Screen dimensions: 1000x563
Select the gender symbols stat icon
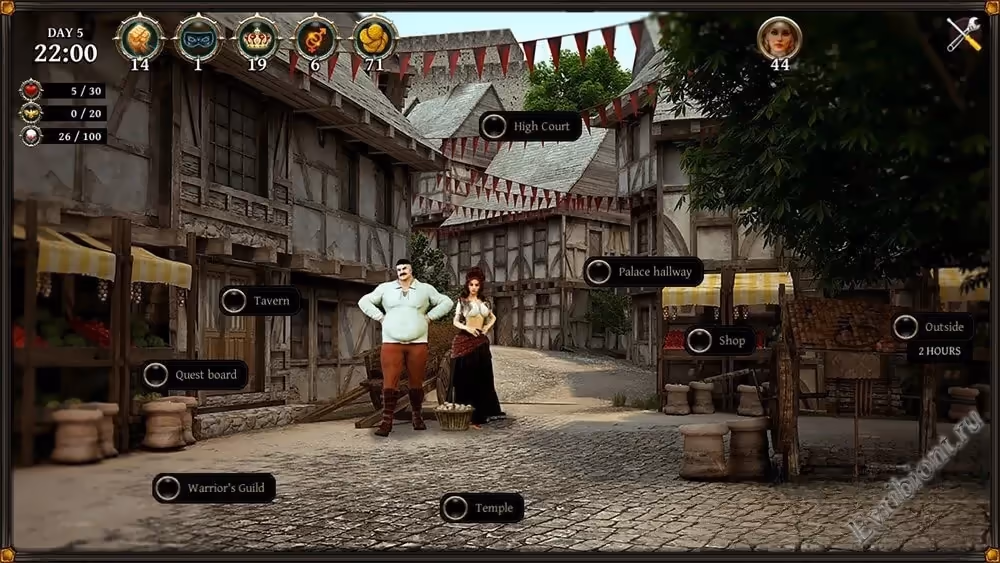(x=316, y=38)
